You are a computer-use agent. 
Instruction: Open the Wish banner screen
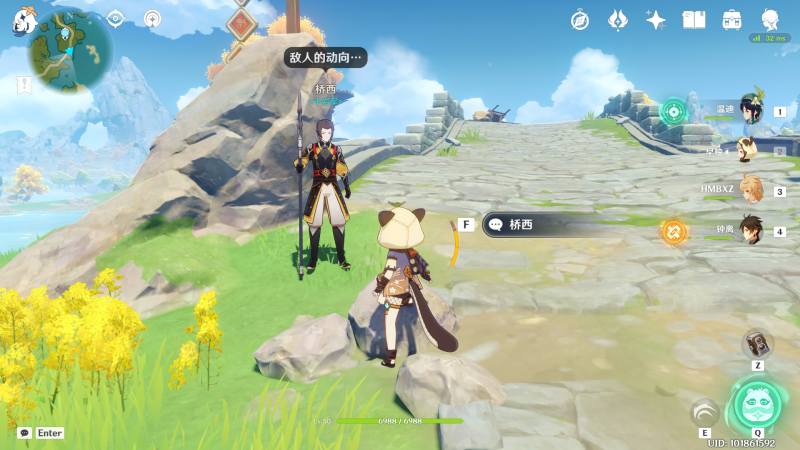[x=618, y=19]
